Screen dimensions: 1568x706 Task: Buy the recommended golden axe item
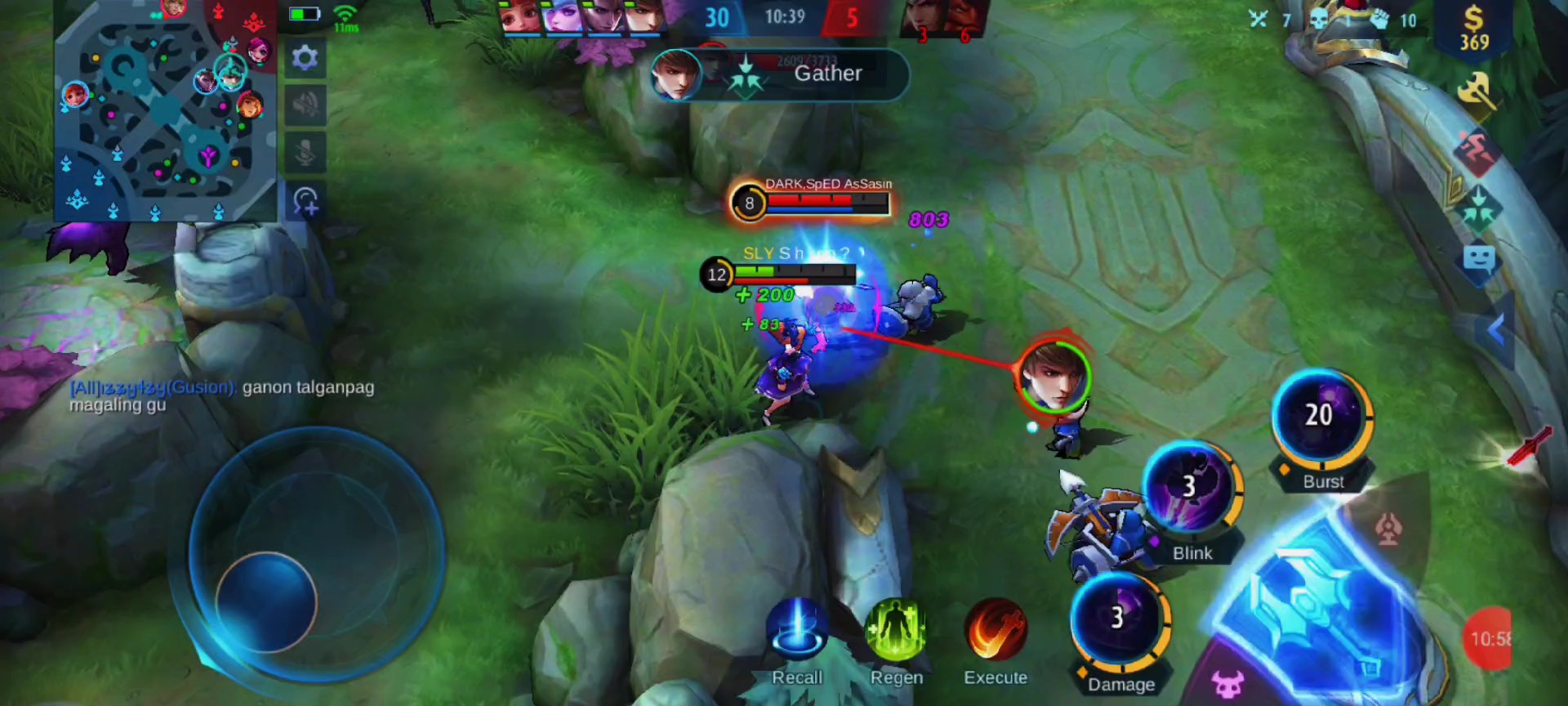click(x=1476, y=93)
